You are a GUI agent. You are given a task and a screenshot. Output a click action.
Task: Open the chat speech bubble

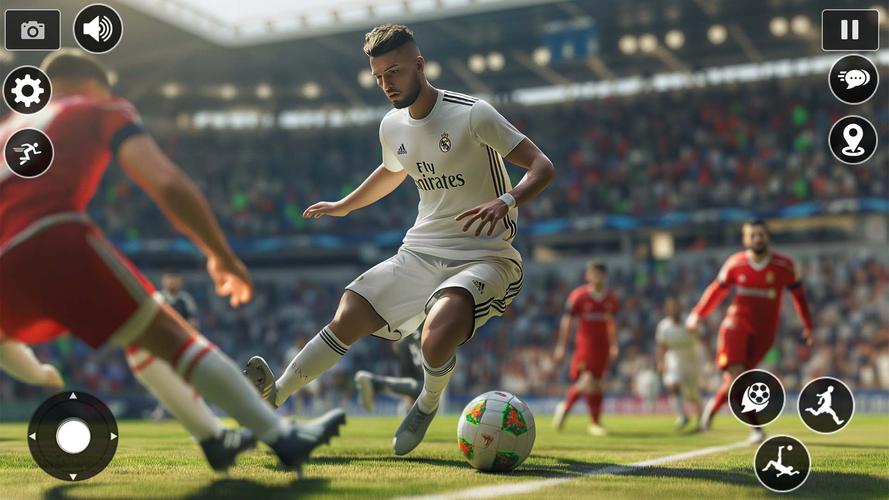point(853,79)
